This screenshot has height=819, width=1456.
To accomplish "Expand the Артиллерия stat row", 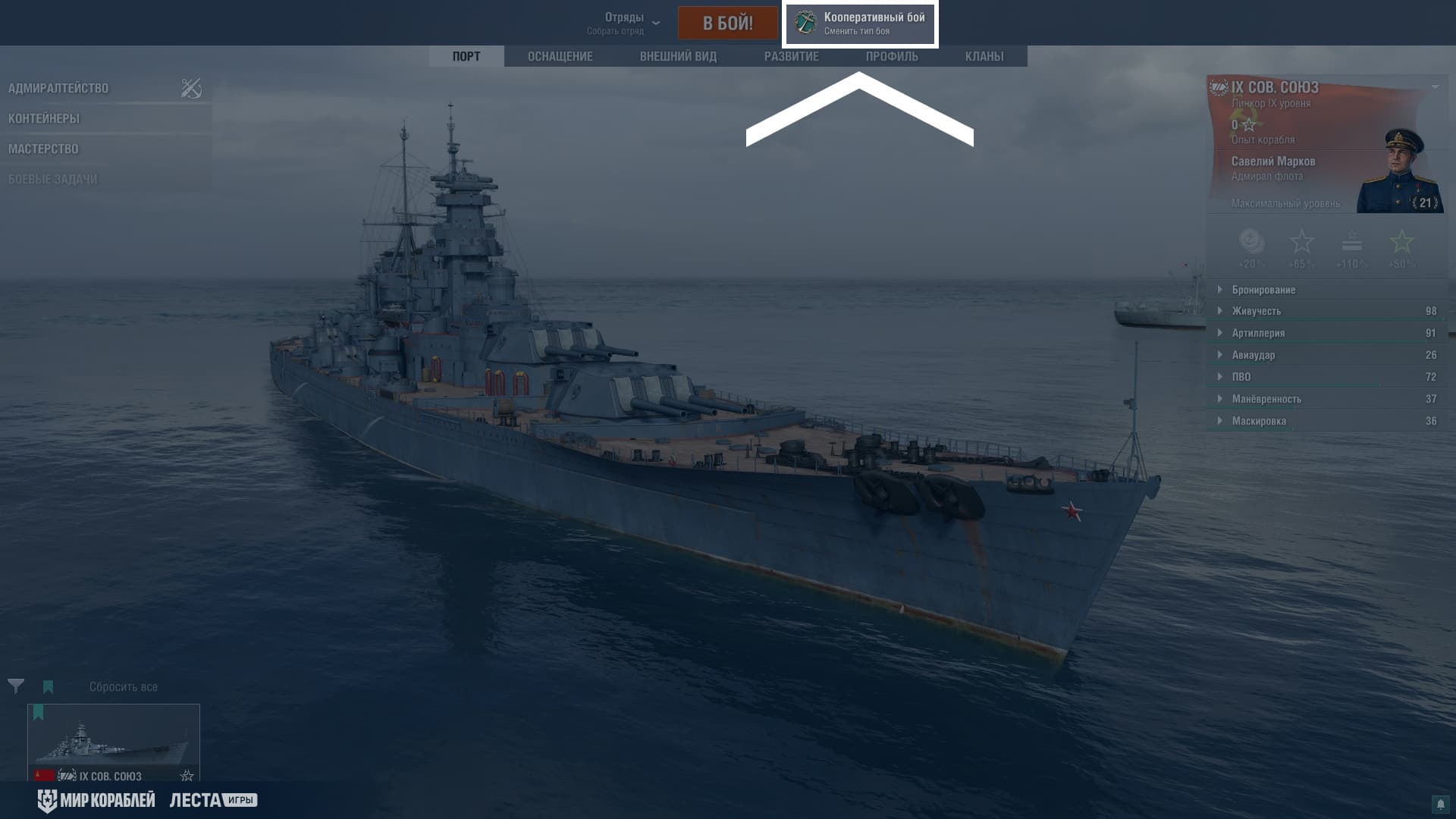I will [x=1258, y=333].
